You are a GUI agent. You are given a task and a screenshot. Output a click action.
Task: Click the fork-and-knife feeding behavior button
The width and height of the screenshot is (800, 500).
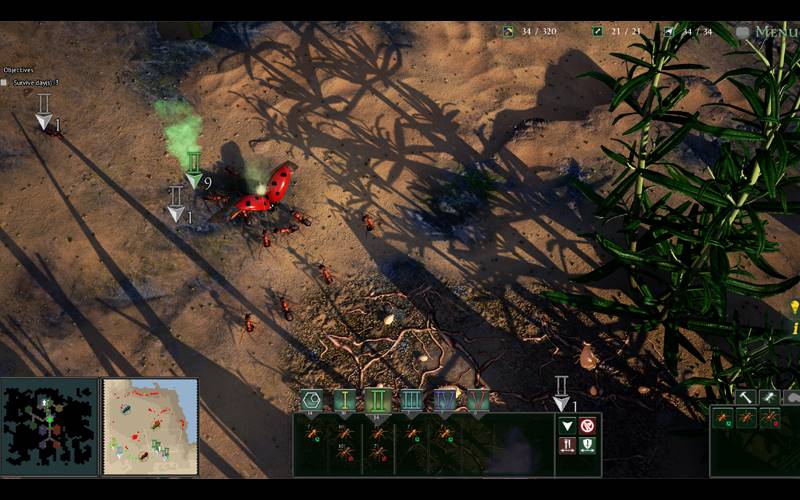(567, 445)
